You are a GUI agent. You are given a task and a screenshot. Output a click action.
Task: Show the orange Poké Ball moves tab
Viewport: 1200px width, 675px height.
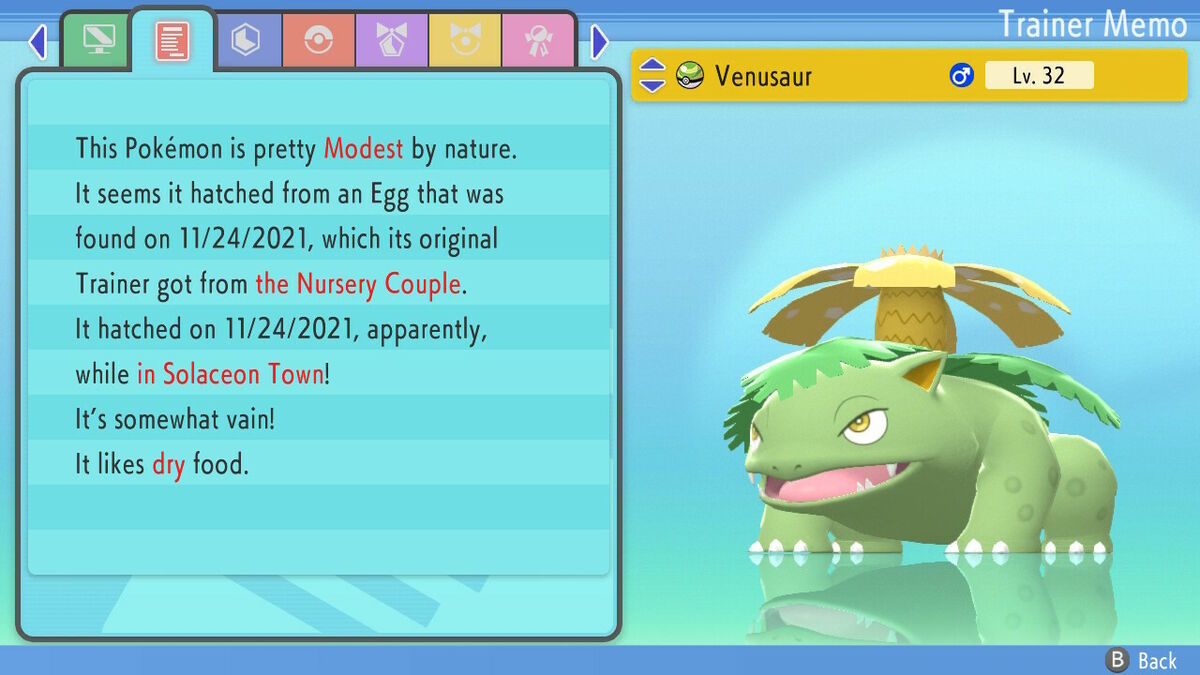318,41
